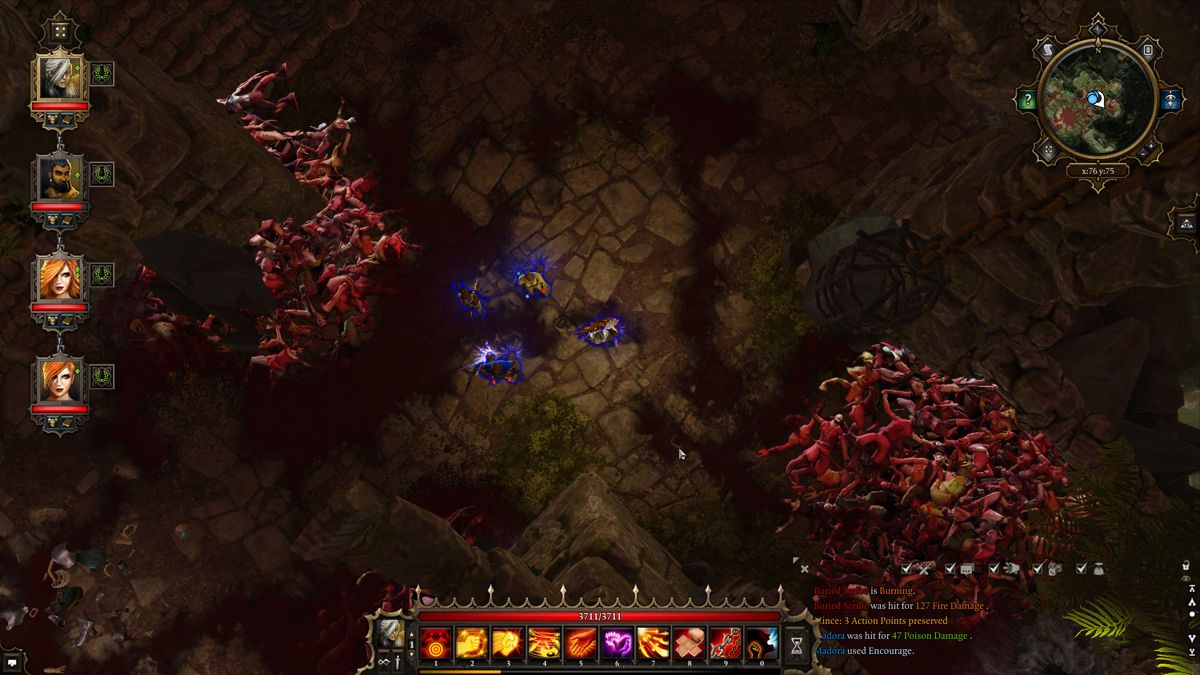1200x675 pixels.
Task: Activate the raised fist Encourage skill
Action: [x=762, y=645]
